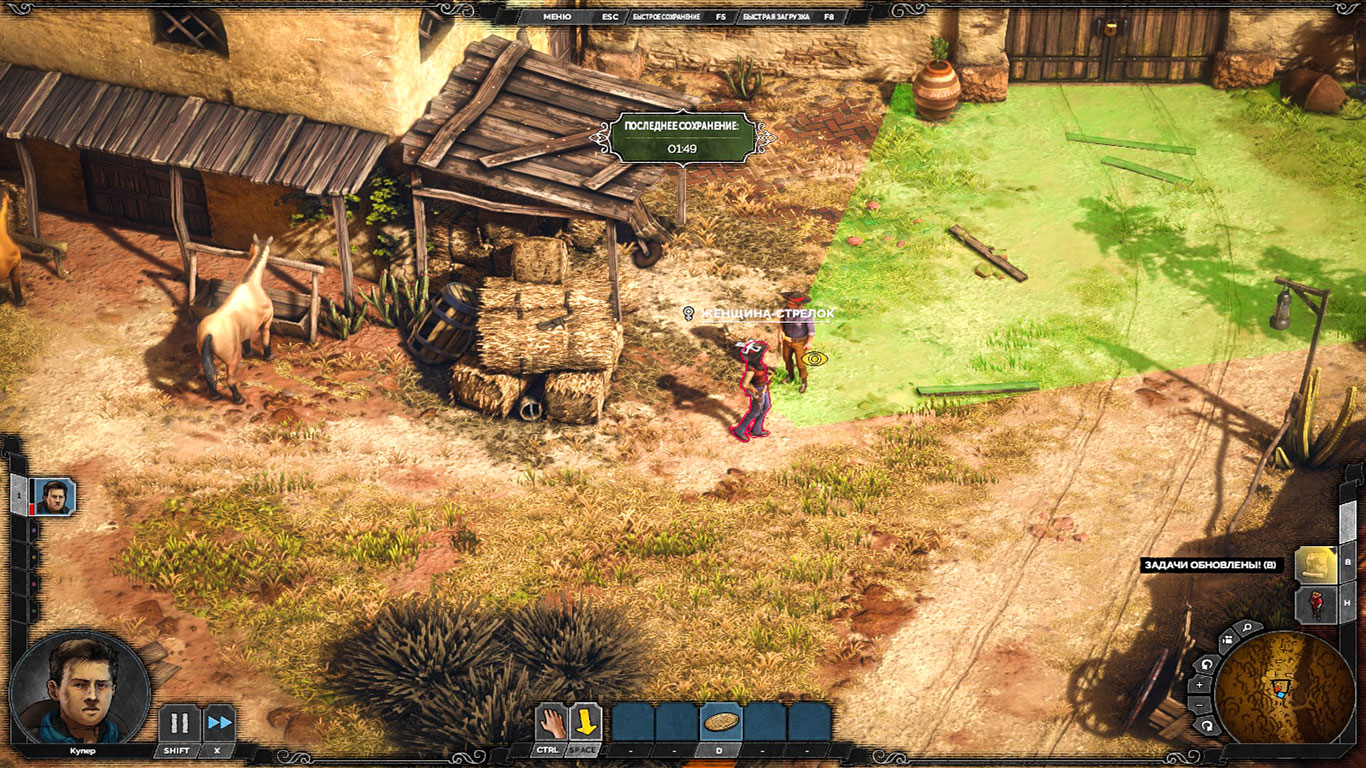Open the objectives scroll icon

pos(1315,565)
